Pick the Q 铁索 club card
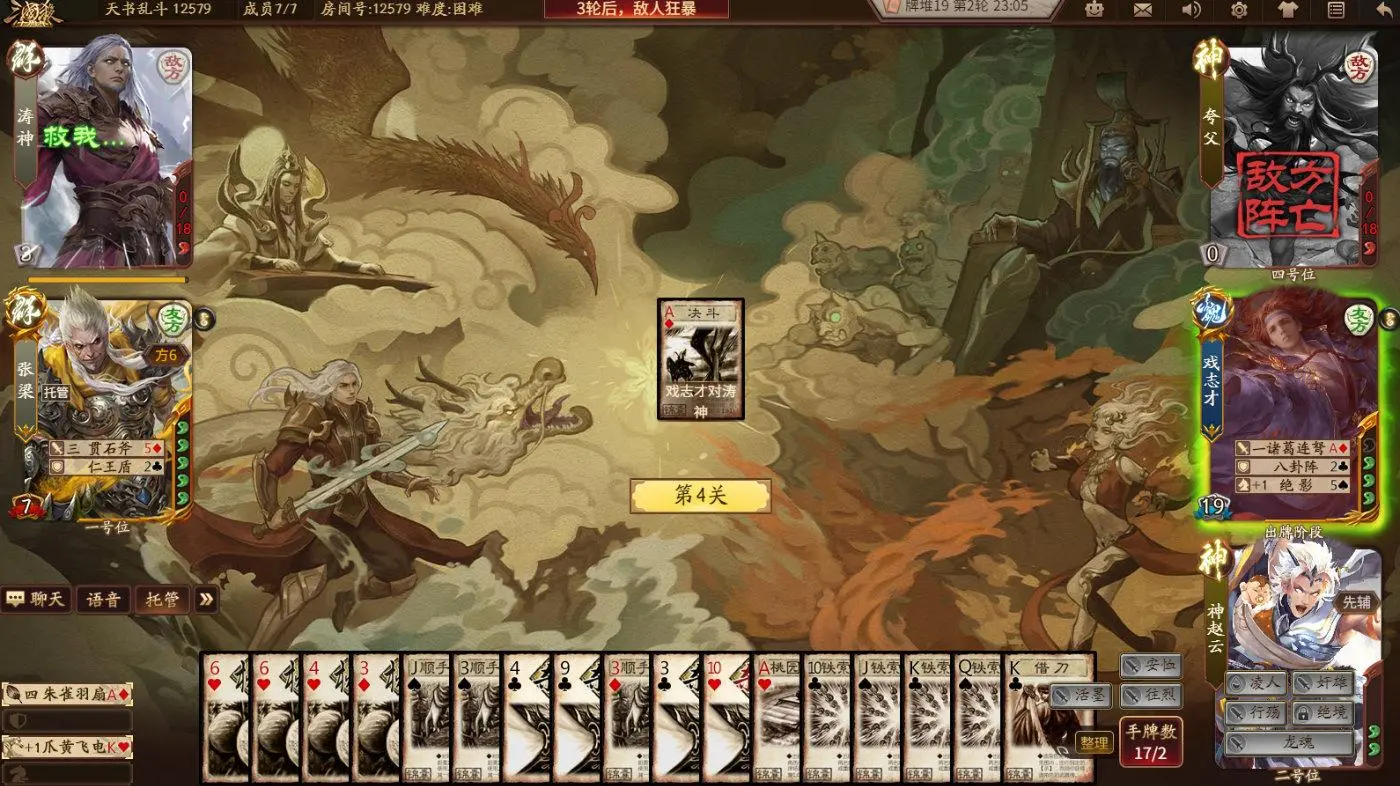Viewport: 1400px width, 786px height. click(976, 717)
